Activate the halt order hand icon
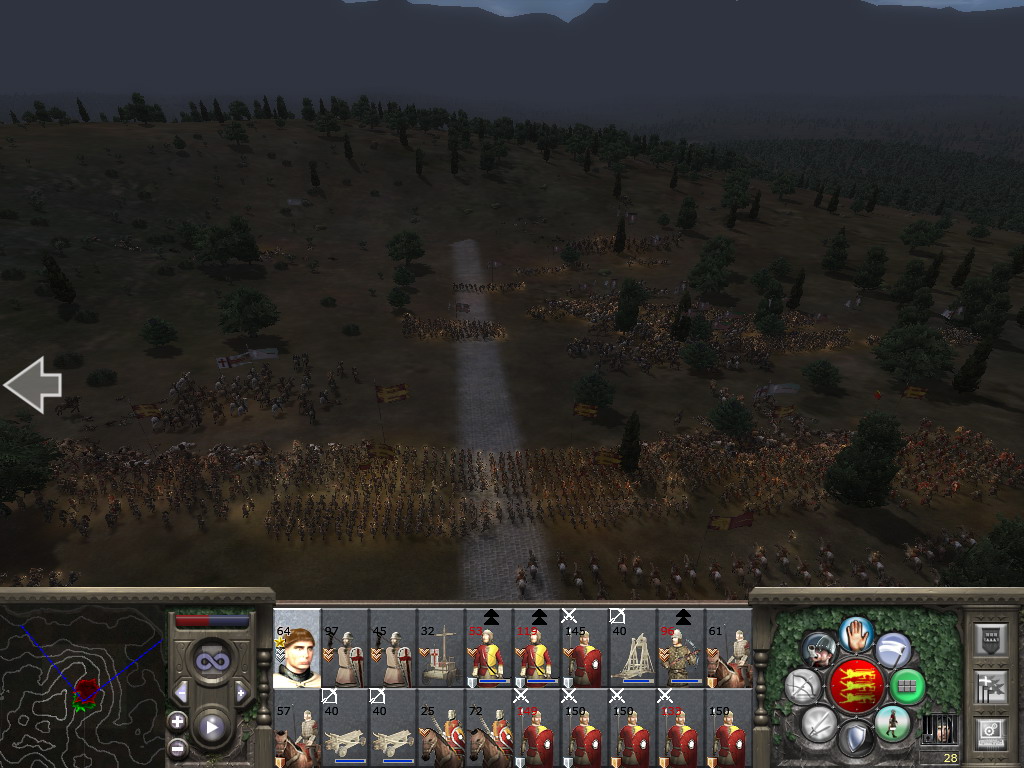The height and width of the screenshot is (768, 1024). point(856,634)
